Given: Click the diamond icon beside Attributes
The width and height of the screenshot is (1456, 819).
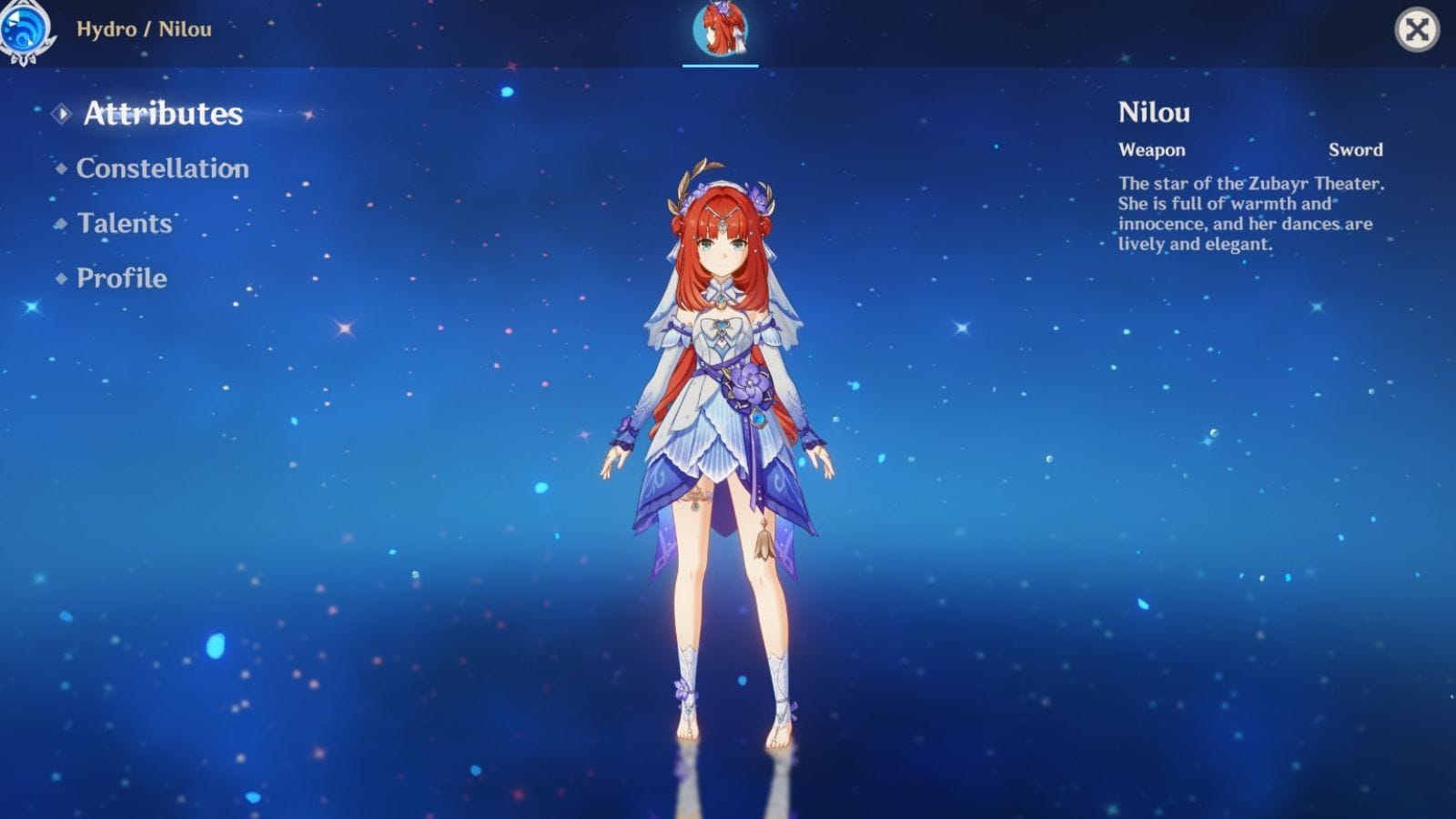Looking at the screenshot, I should pyautogui.click(x=61, y=114).
